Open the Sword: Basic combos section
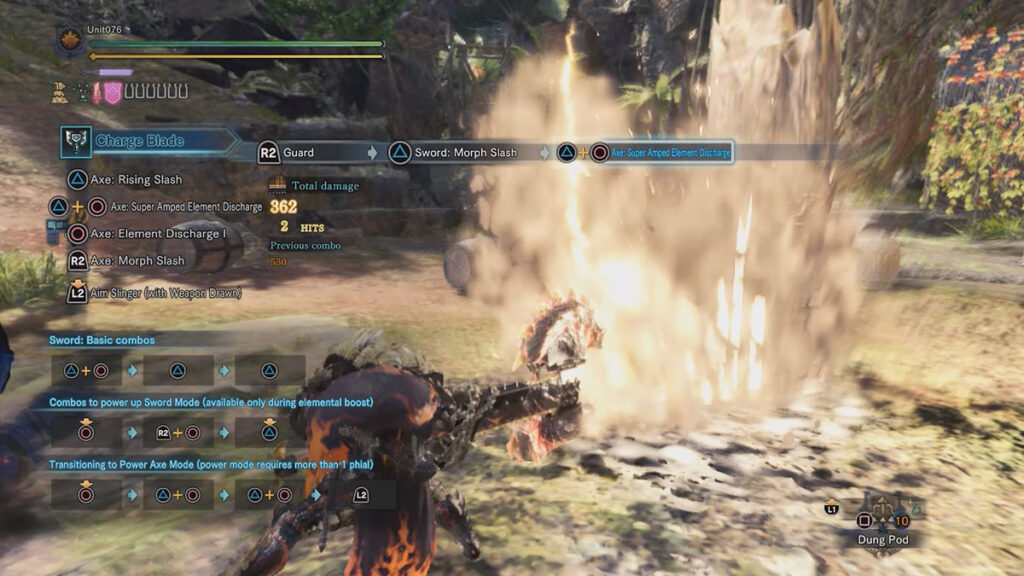This screenshot has height=576, width=1024. 102,340
